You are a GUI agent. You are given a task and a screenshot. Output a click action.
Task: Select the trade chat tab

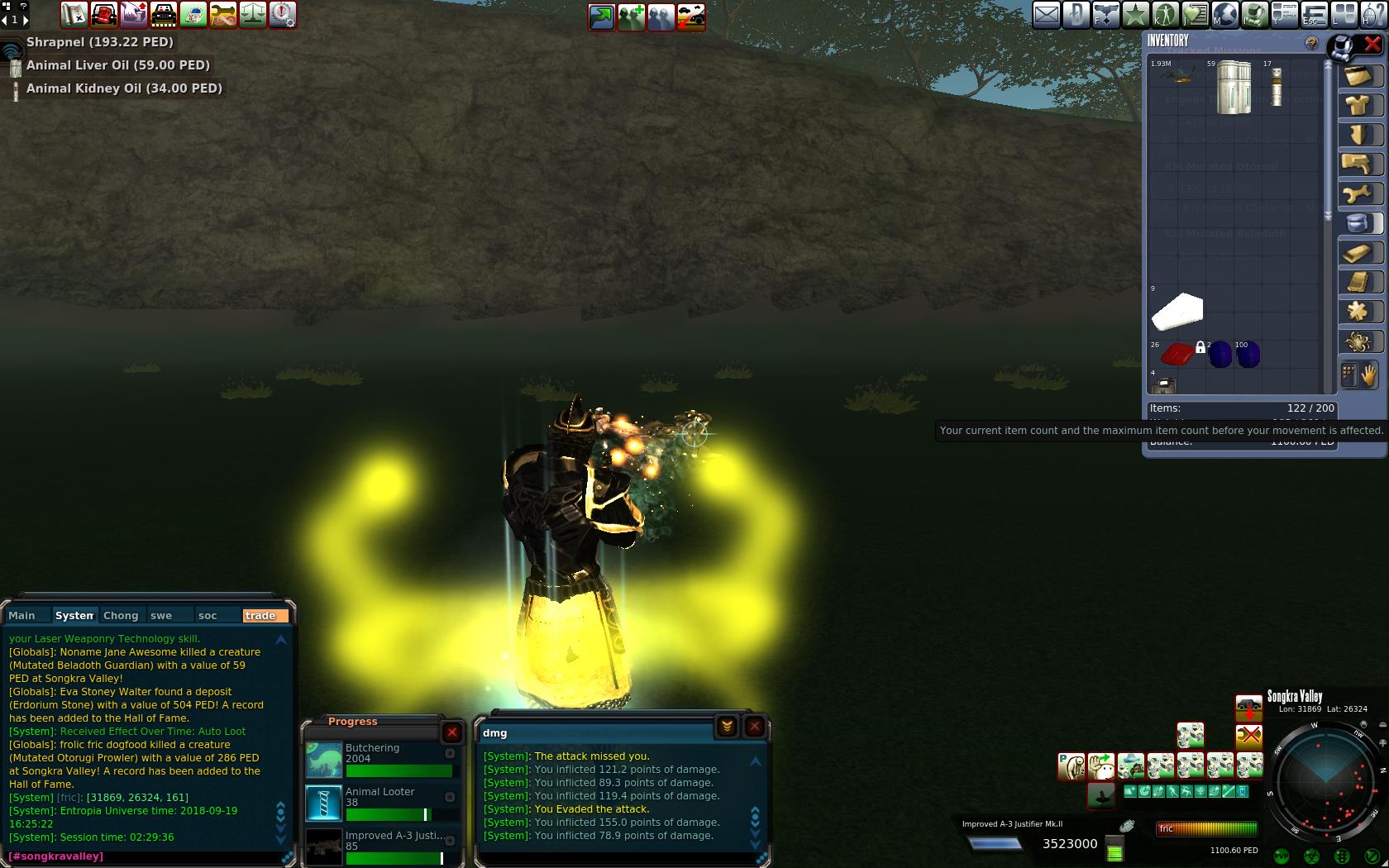pyautogui.click(x=265, y=616)
